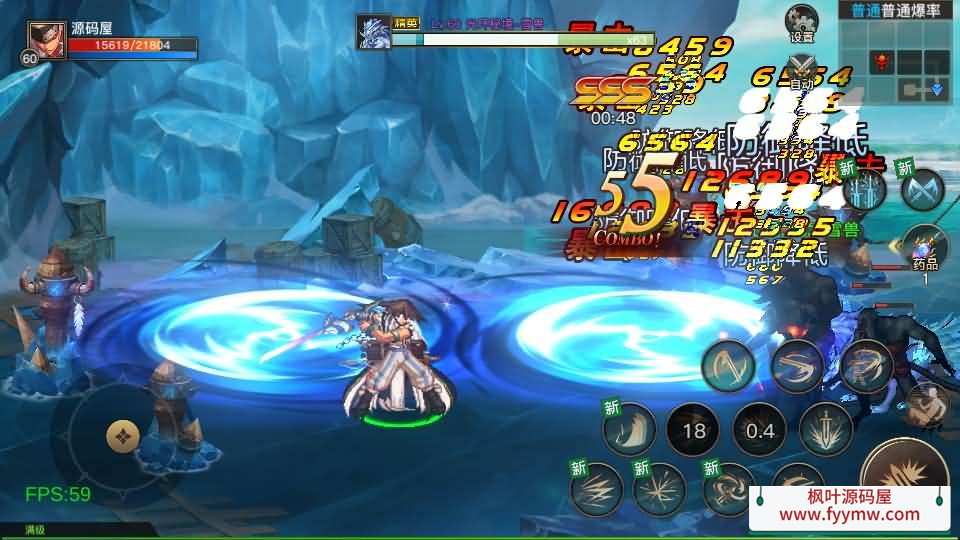Use the horizontal sweep slash skill

(x=796, y=366)
